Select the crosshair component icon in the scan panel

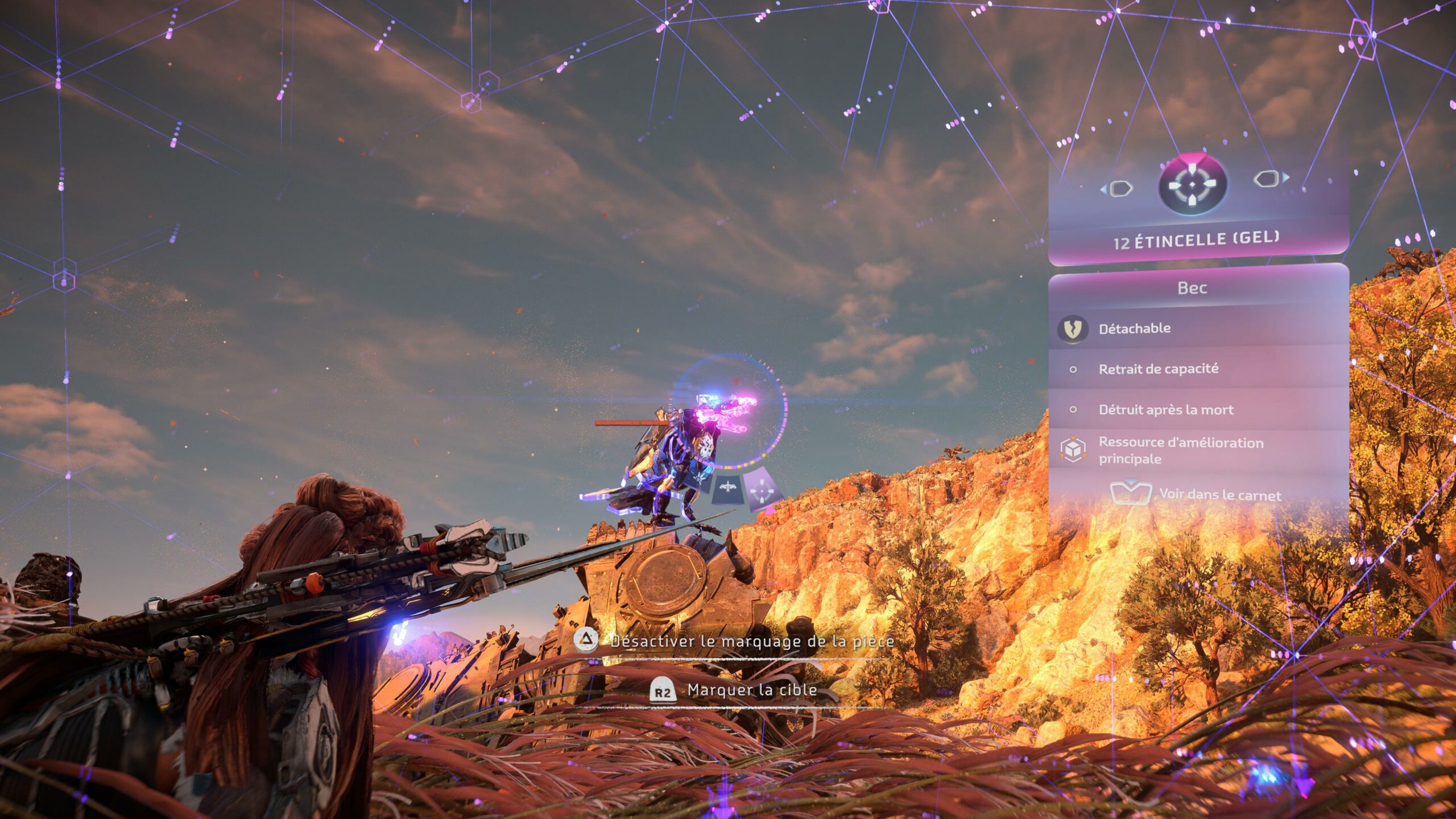[1192, 184]
